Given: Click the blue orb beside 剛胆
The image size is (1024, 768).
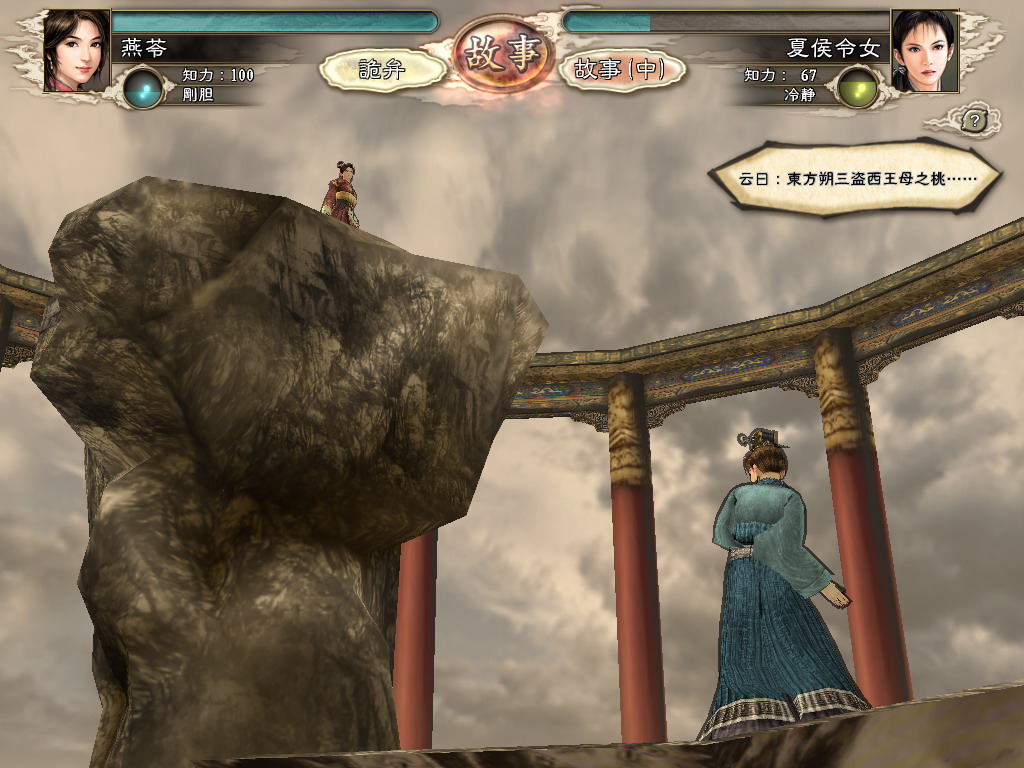Looking at the screenshot, I should pos(144,88).
